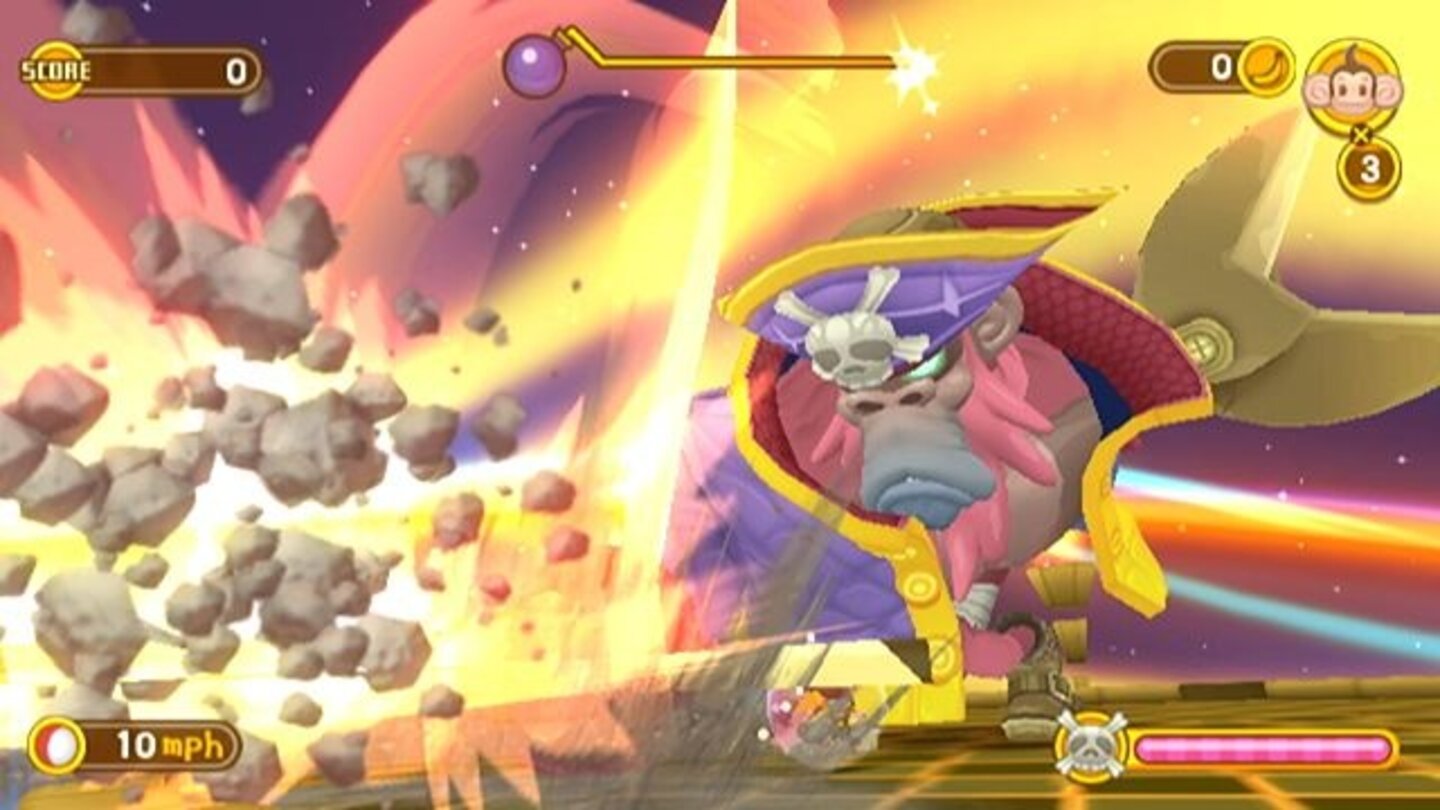Toggle the bomb timer display
1440x810 pixels.
point(720,62)
